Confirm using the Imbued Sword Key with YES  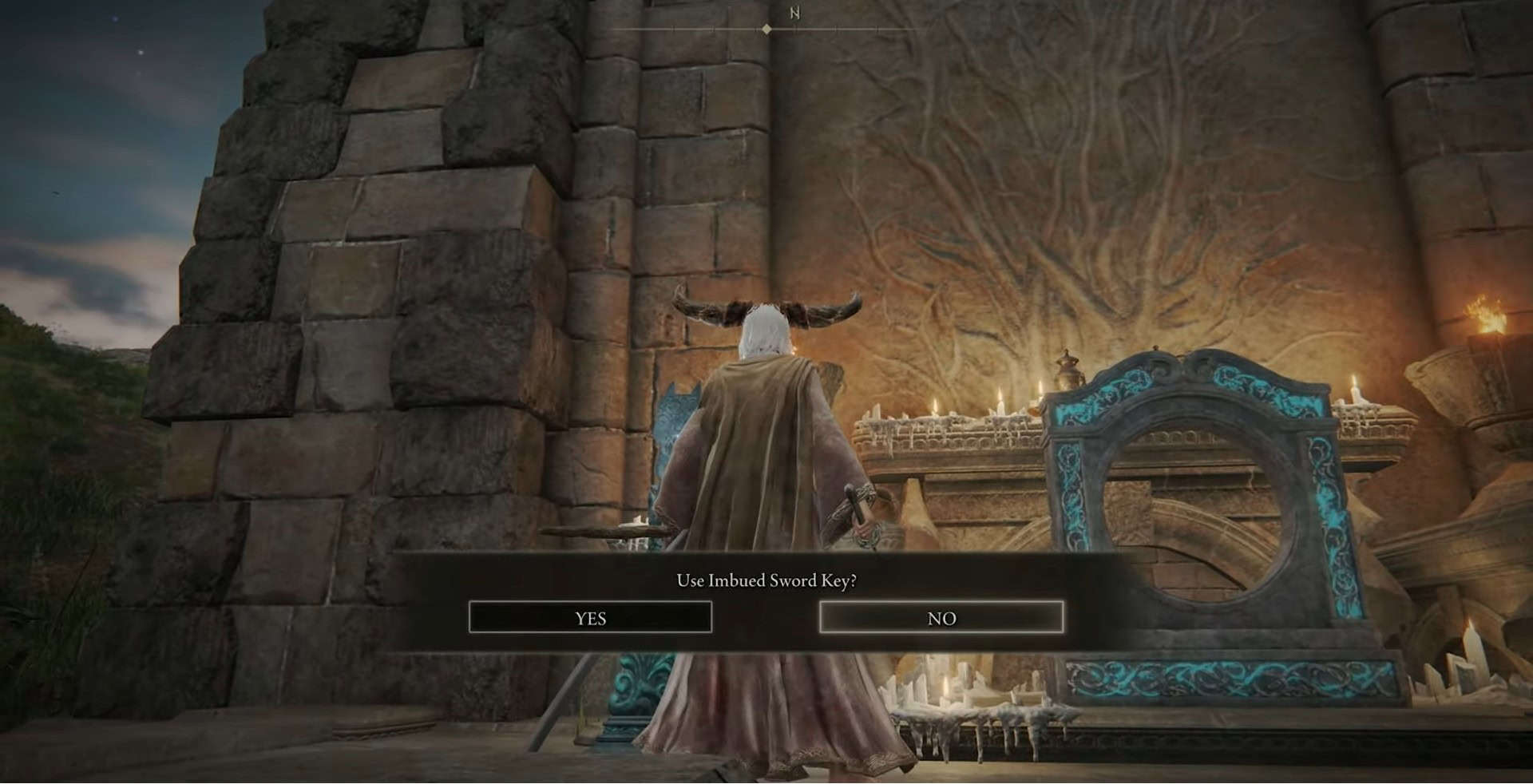click(590, 617)
